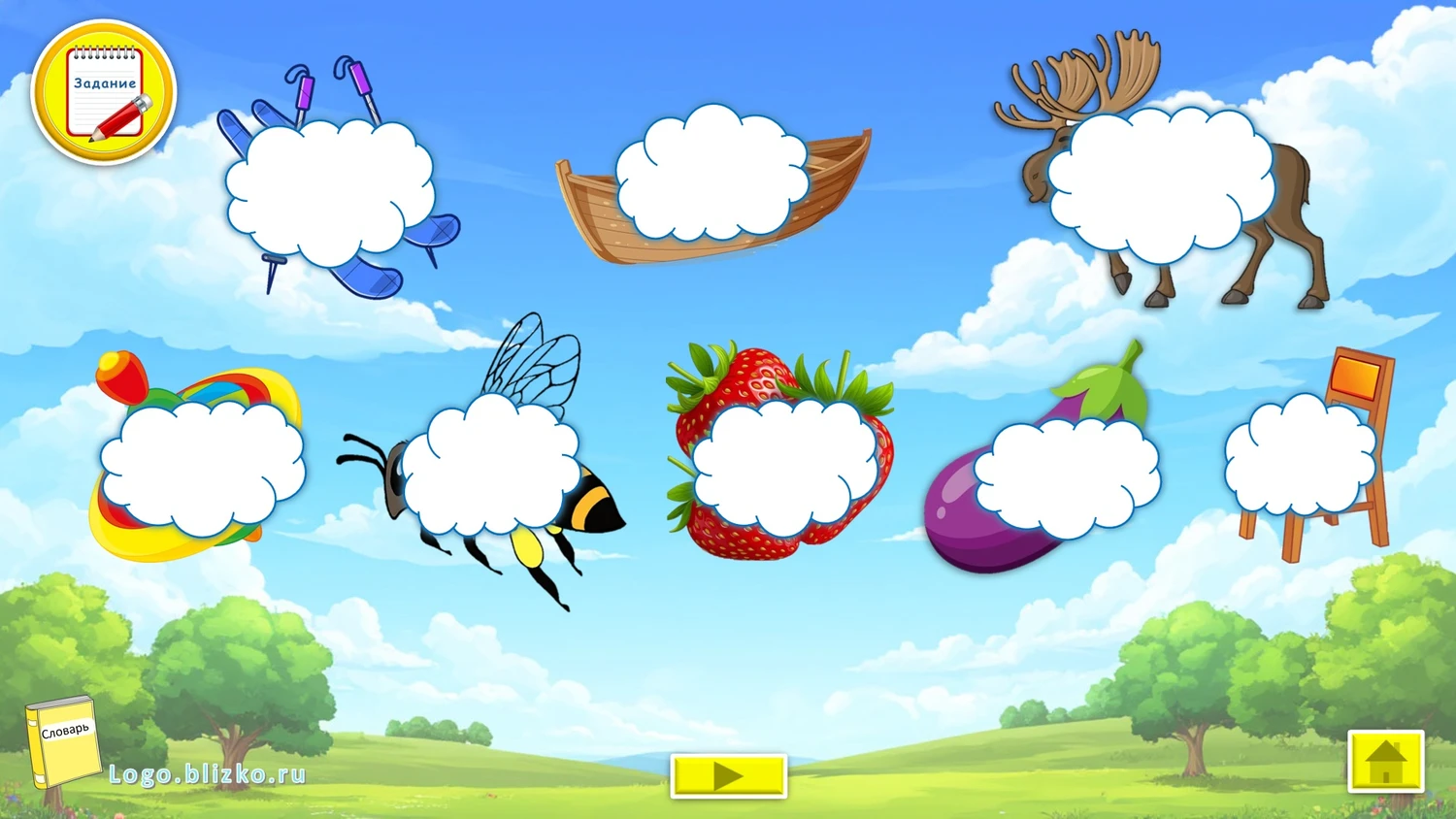Image resolution: width=1456 pixels, height=819 pixels.
Task: Open the Задание task notepad button
Action: coord(104,93)
